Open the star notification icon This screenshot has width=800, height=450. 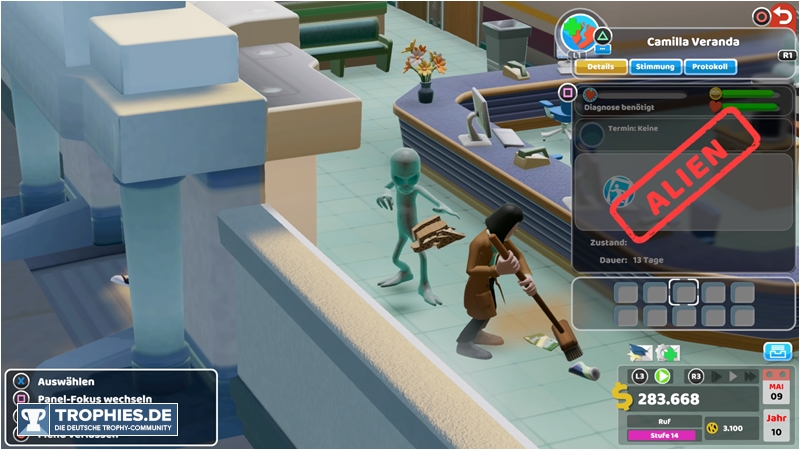tap(640, 352)
